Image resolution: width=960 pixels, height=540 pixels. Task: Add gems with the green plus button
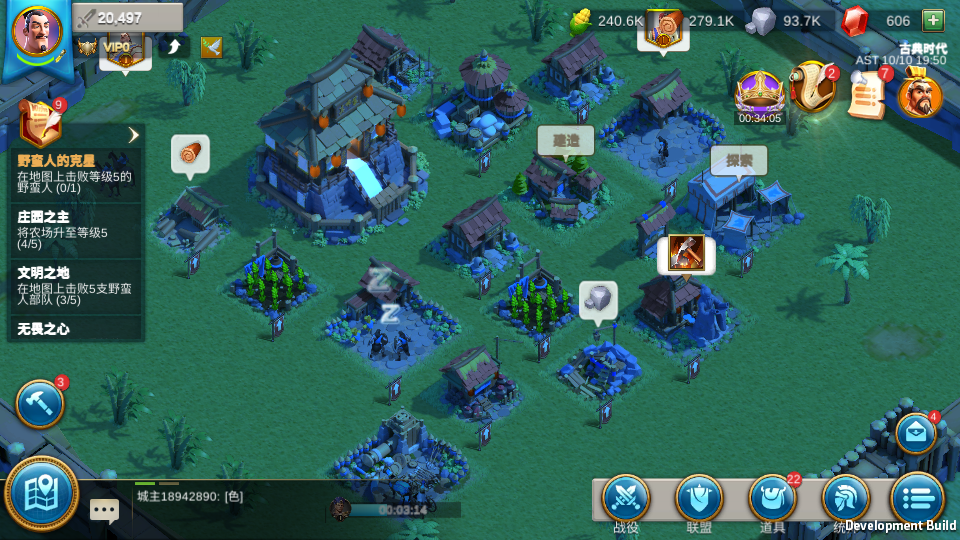tap(932, 20)
